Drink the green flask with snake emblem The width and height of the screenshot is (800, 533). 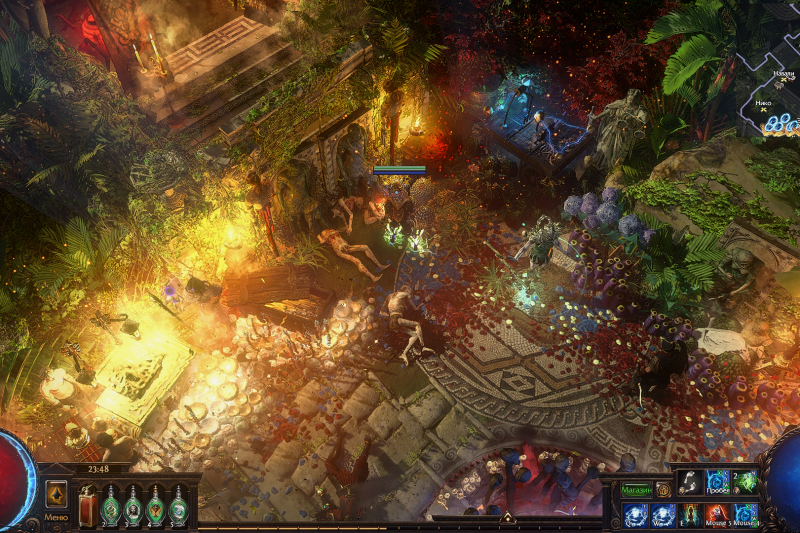[110, 506]
